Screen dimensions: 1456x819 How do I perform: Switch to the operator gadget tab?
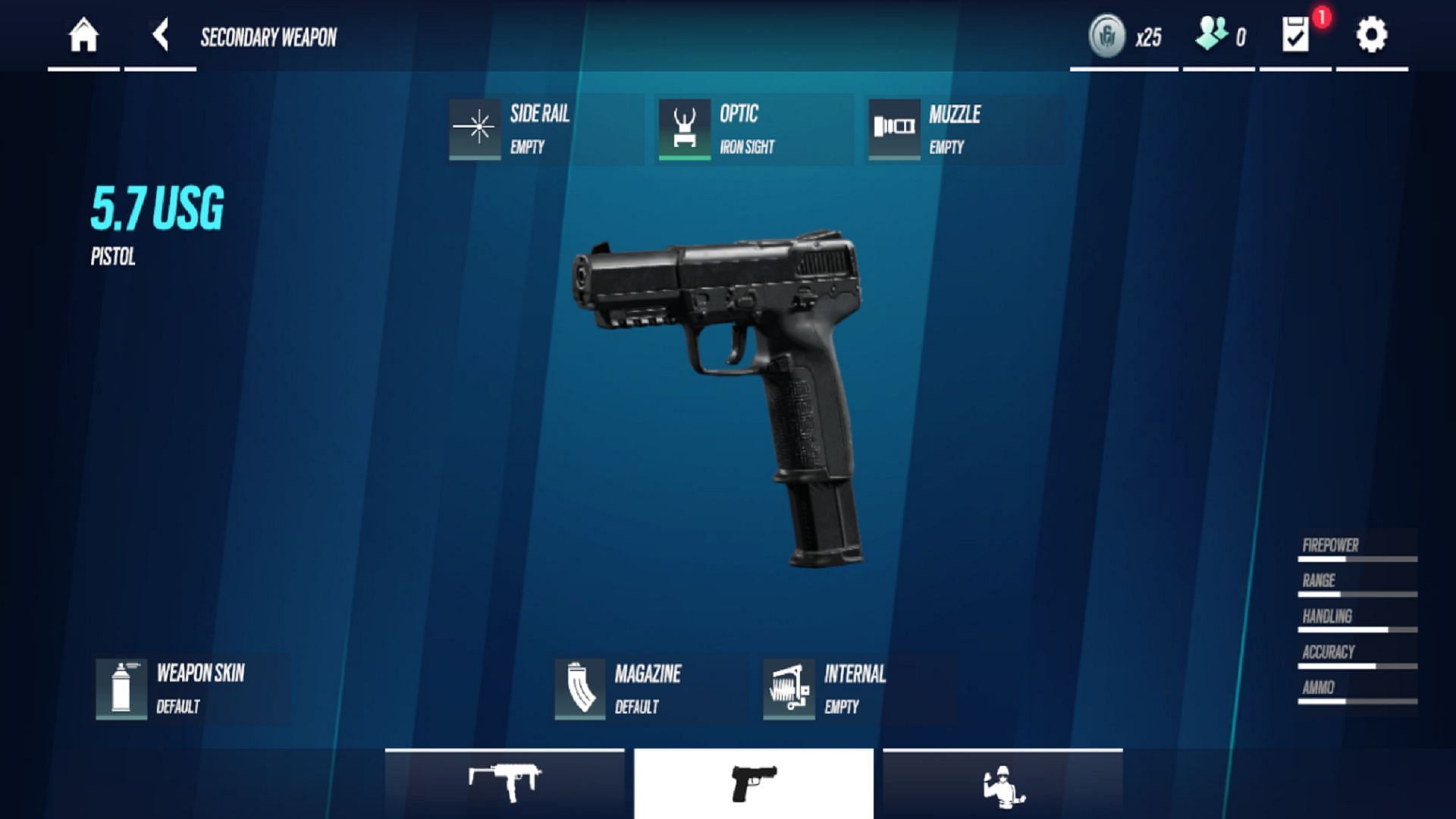[1003, 783]
